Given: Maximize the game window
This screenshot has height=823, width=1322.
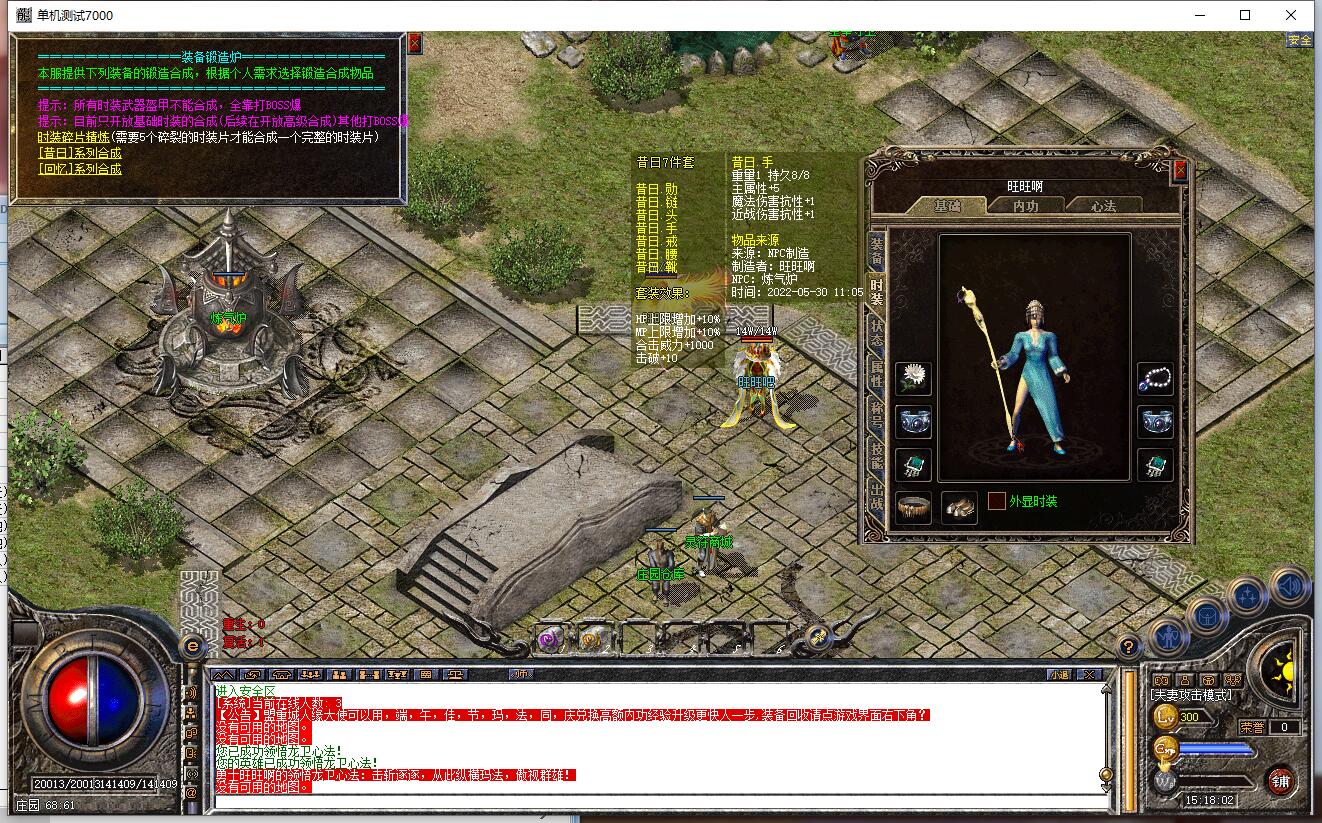Looking at the screenshot, I should 1245,15.
